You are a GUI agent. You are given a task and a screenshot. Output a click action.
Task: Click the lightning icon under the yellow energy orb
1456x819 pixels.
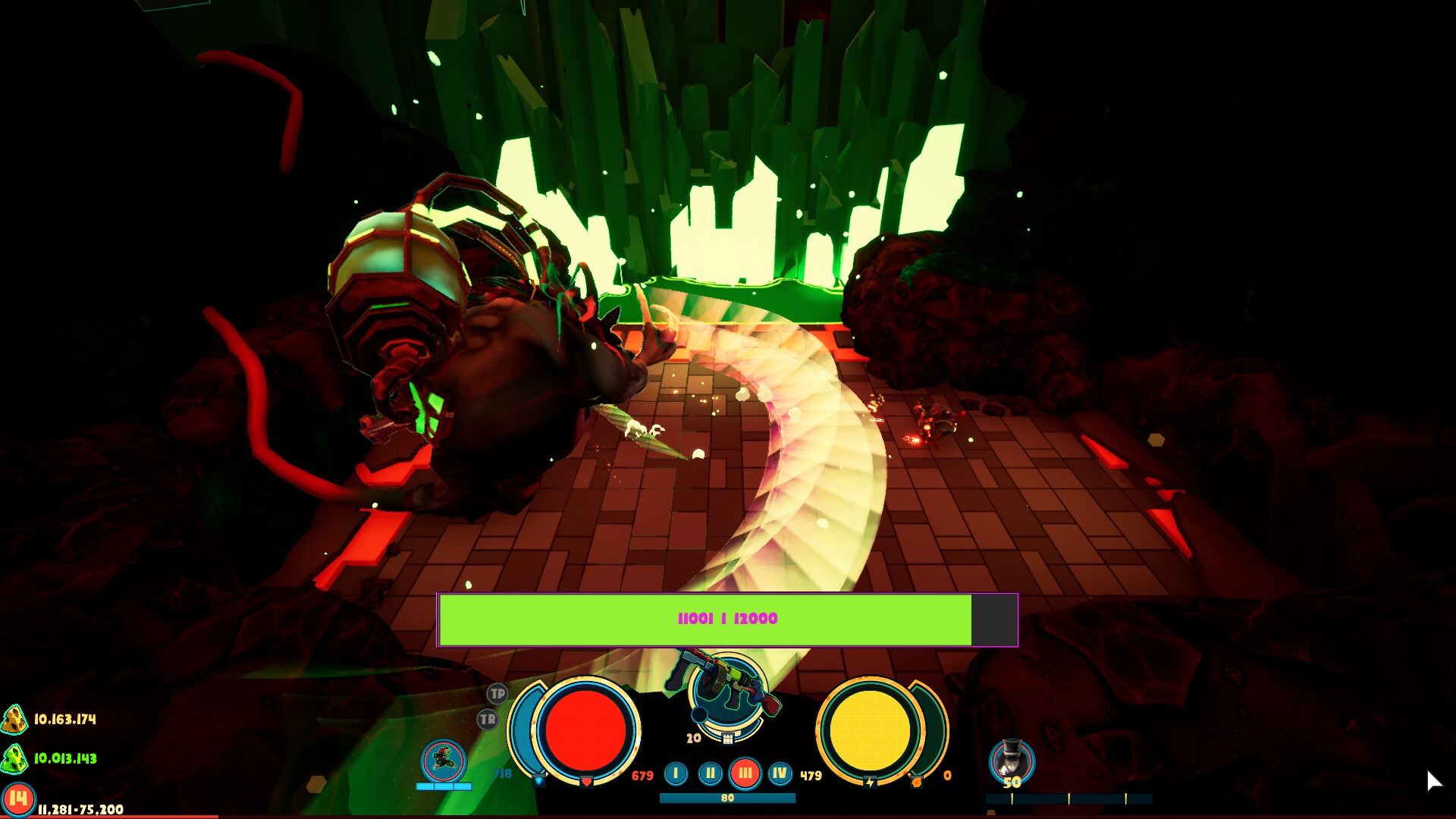[x=871, y=782]
